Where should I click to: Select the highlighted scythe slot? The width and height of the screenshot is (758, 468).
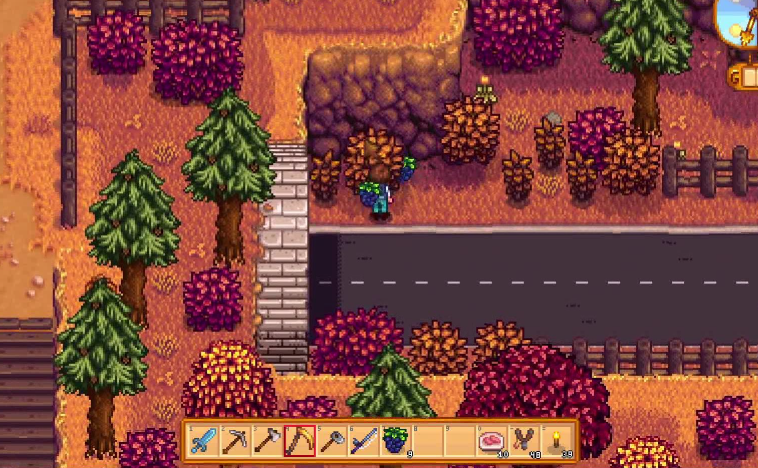tap(299, 440)
